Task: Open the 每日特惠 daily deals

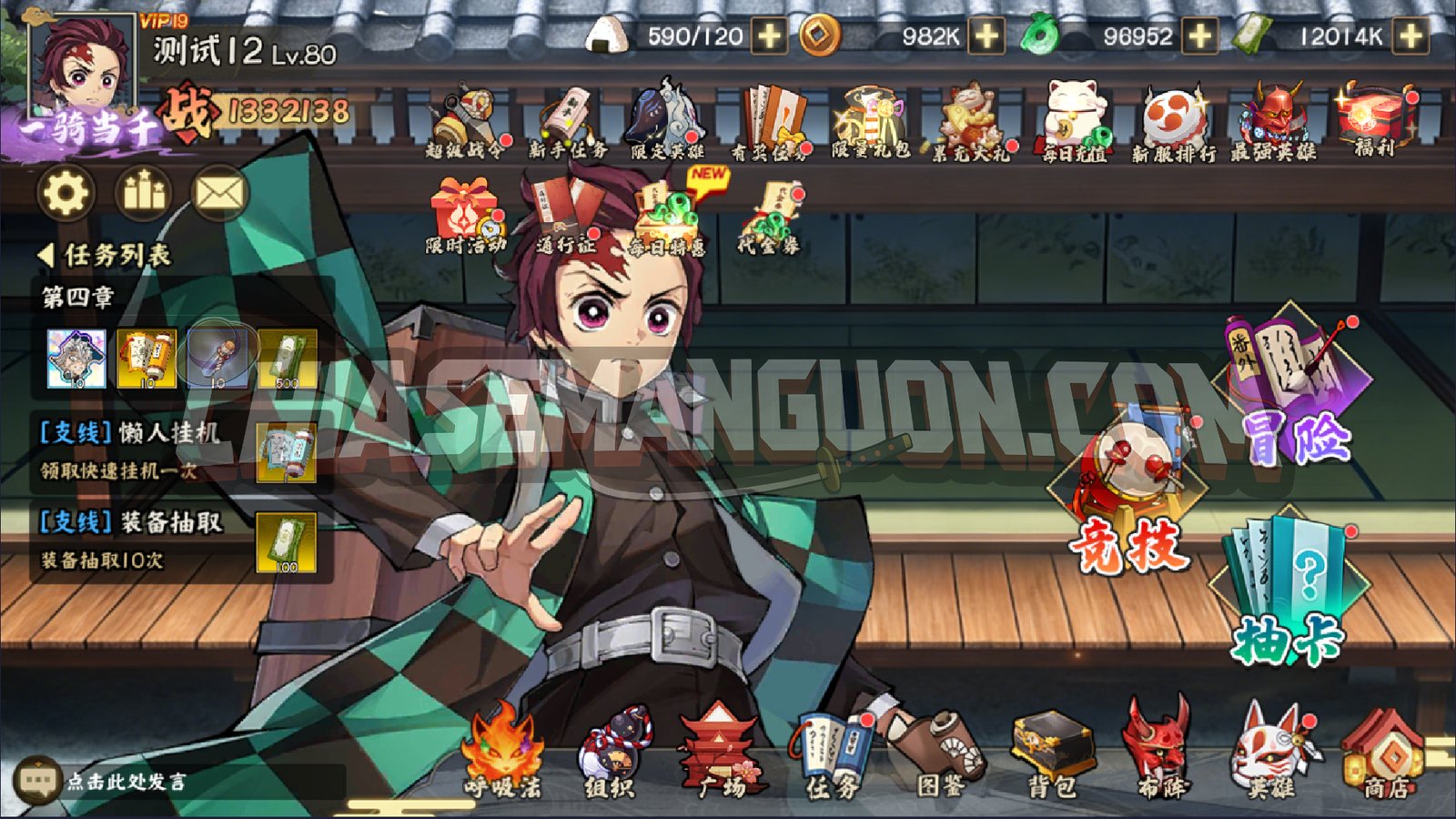Action: tap(669, 211)
